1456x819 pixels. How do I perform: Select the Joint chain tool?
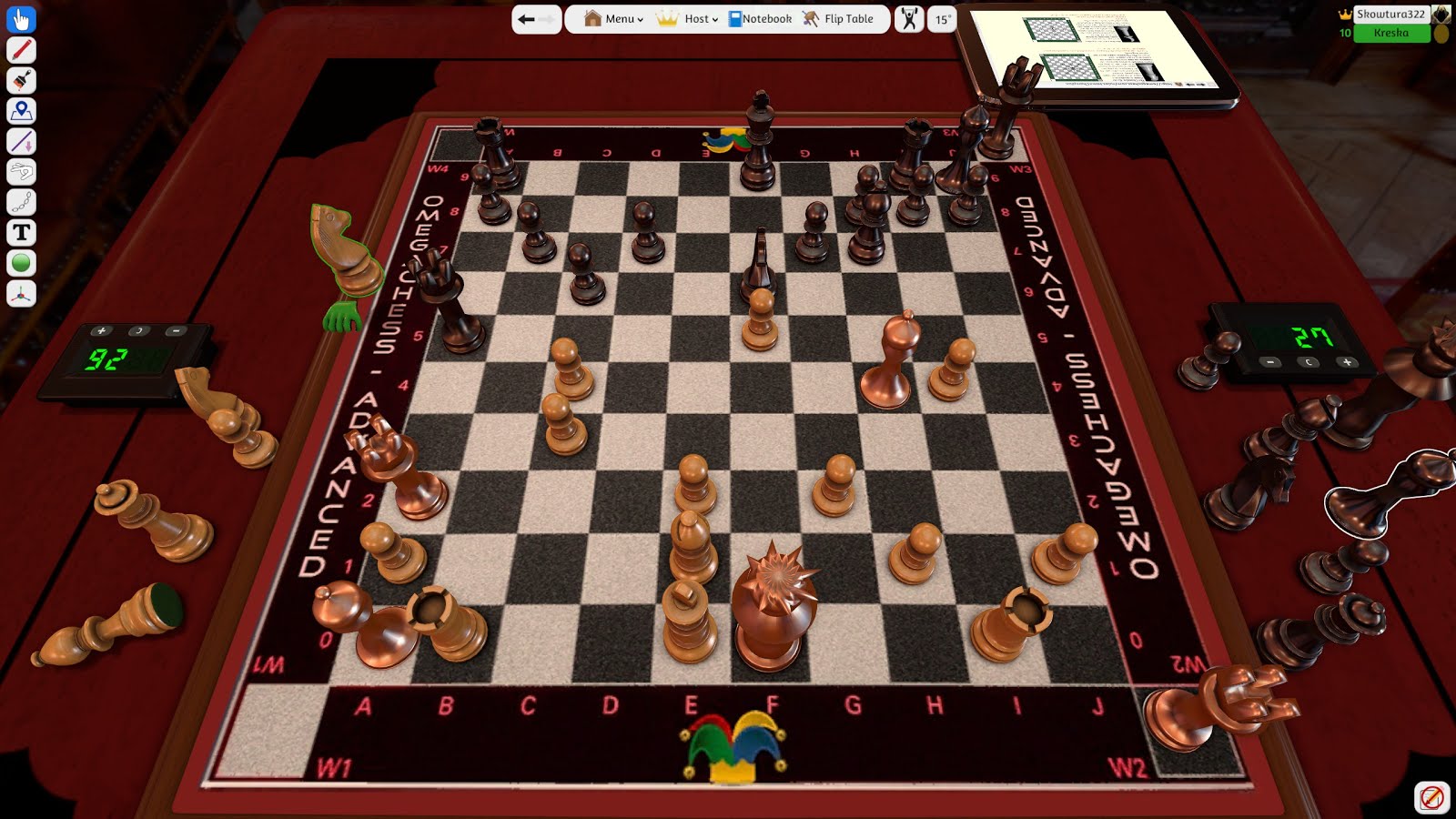[x=20, y=202]
